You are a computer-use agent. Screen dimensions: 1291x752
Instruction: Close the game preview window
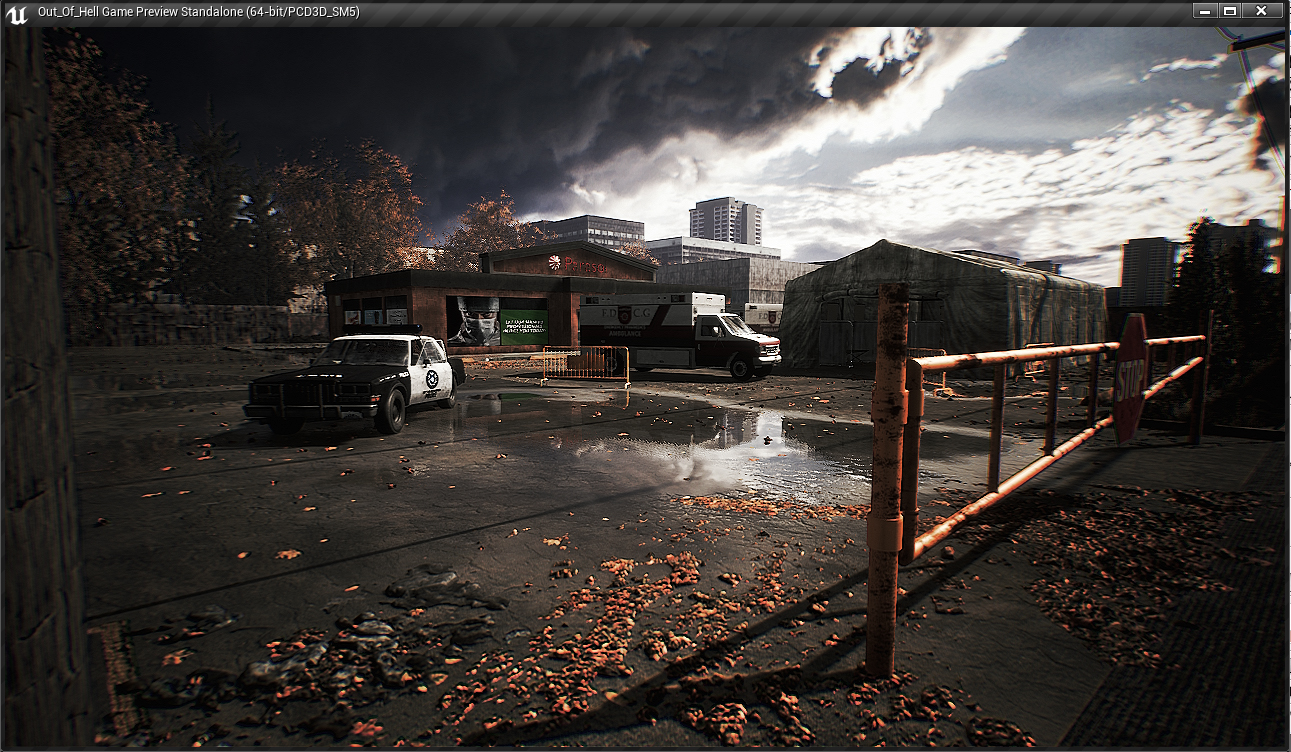[1262, 11]
